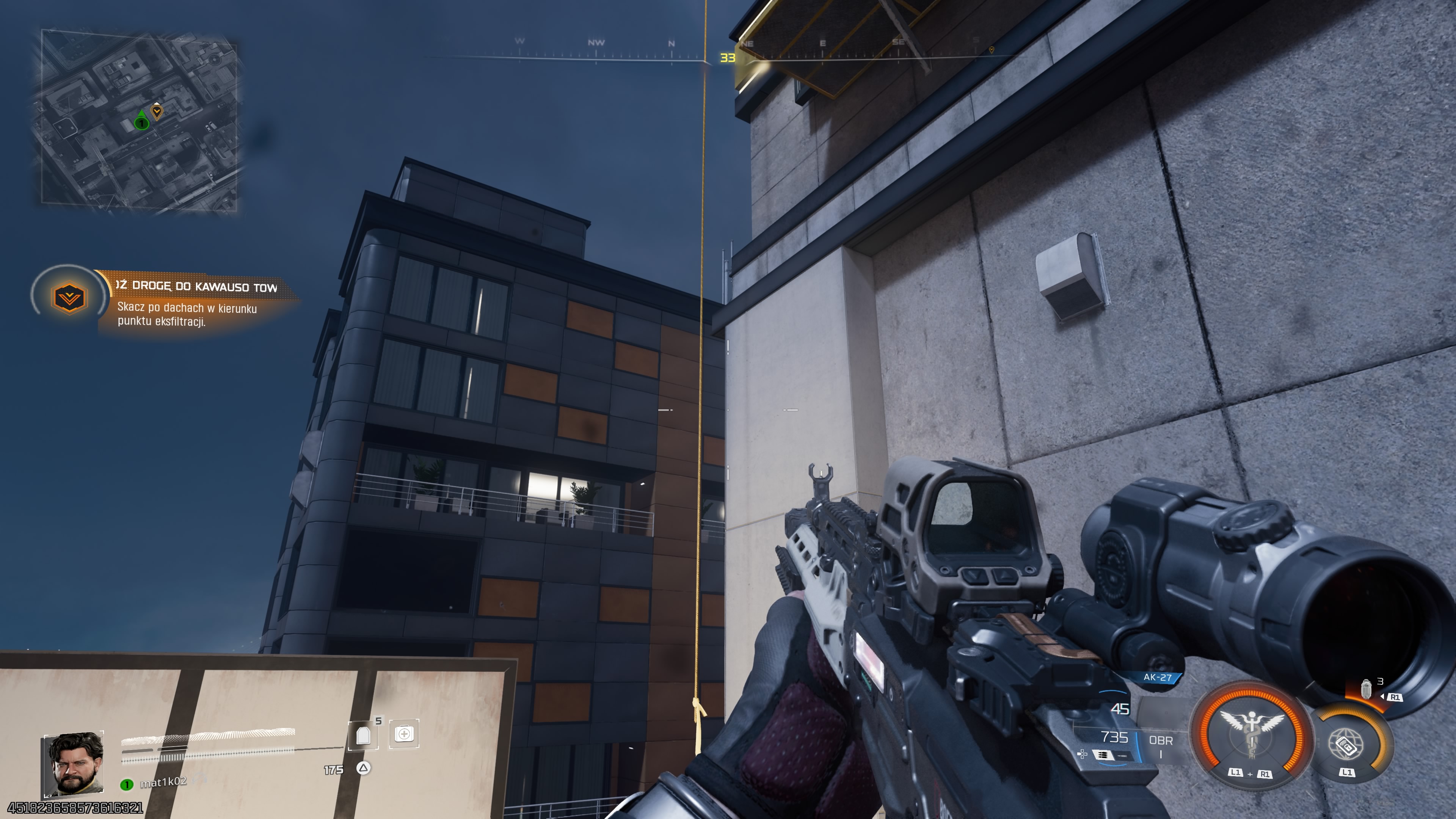Toggle the up-arrow brightness button on the sight

(x=1005, y=576)
